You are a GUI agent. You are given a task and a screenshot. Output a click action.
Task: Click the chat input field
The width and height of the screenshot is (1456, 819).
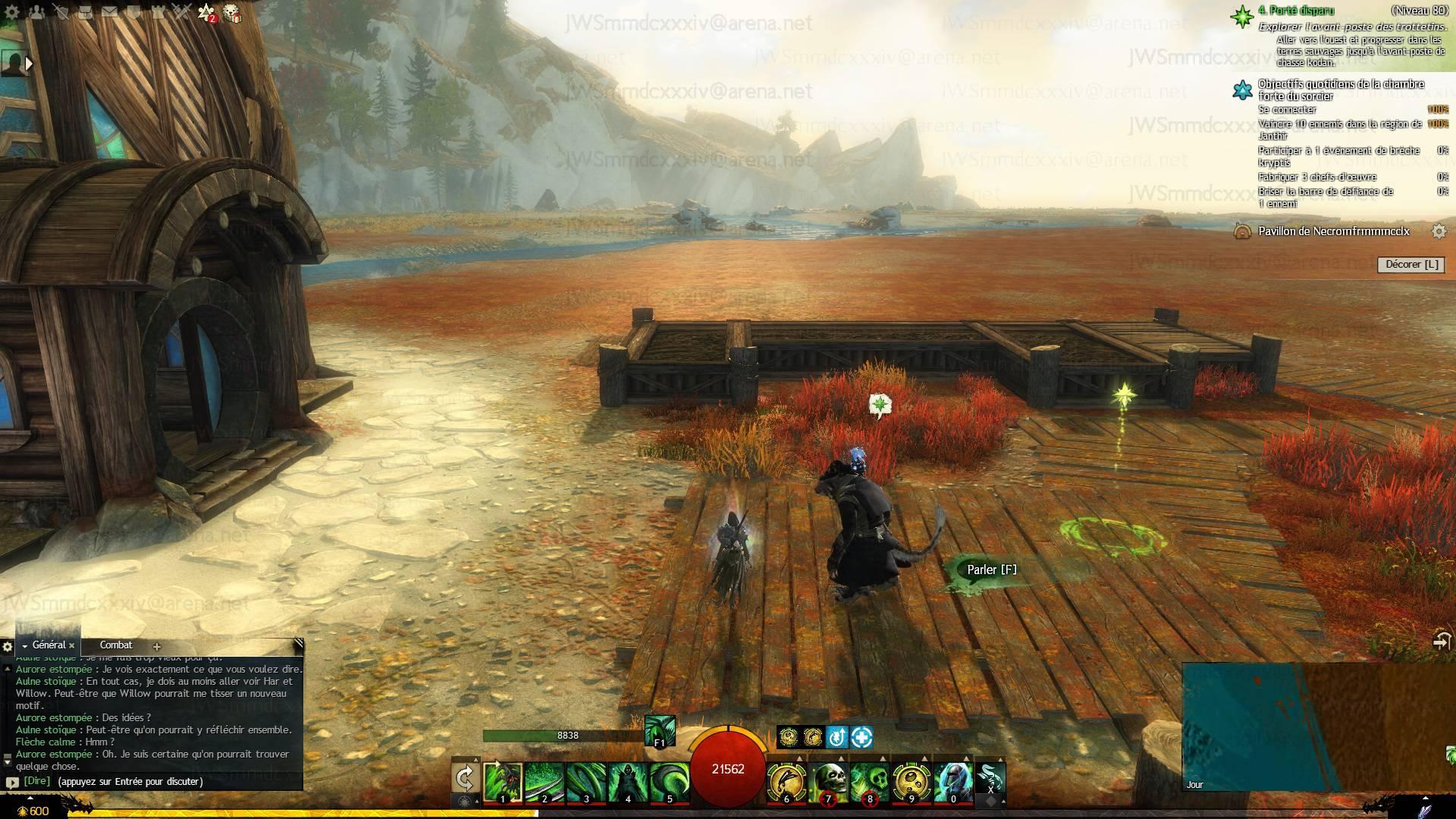tap(152, 782)
